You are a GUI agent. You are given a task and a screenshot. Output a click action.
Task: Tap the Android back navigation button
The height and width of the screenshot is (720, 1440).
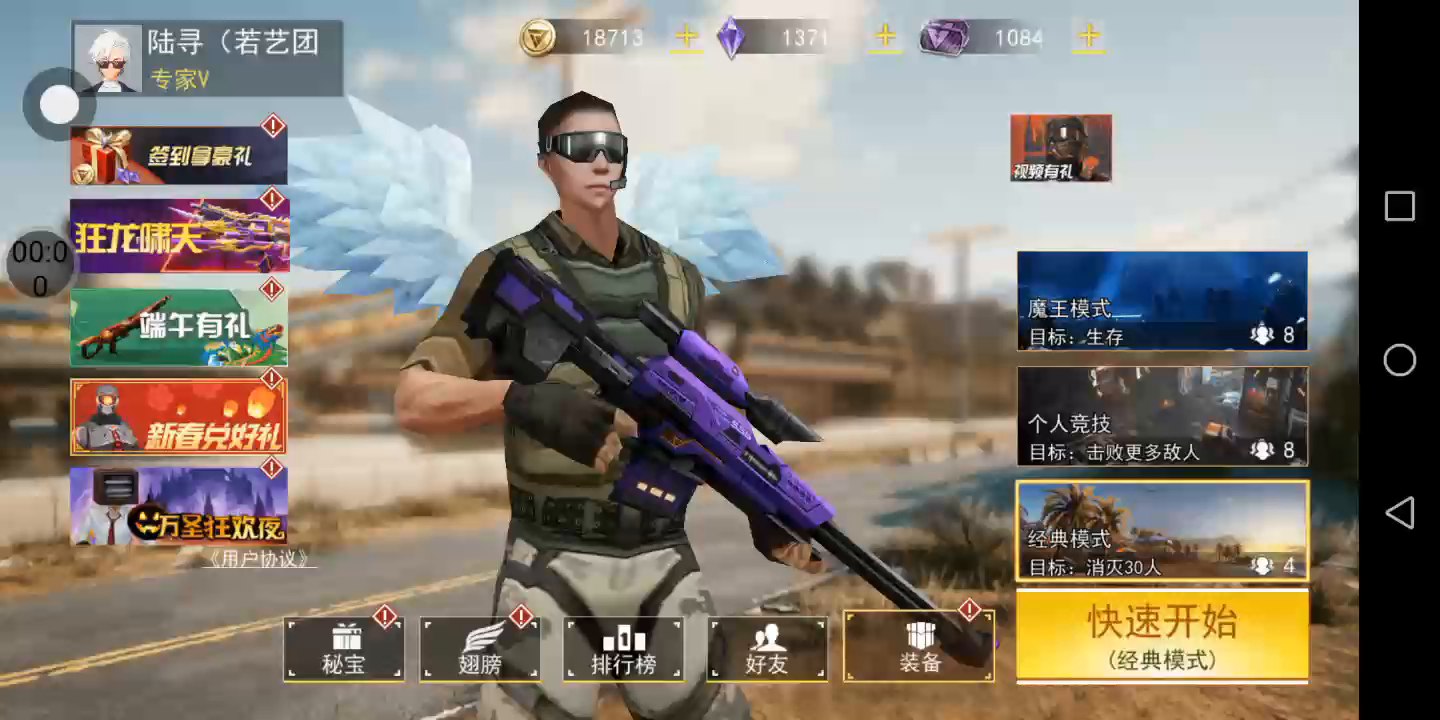click(1399, 513)
